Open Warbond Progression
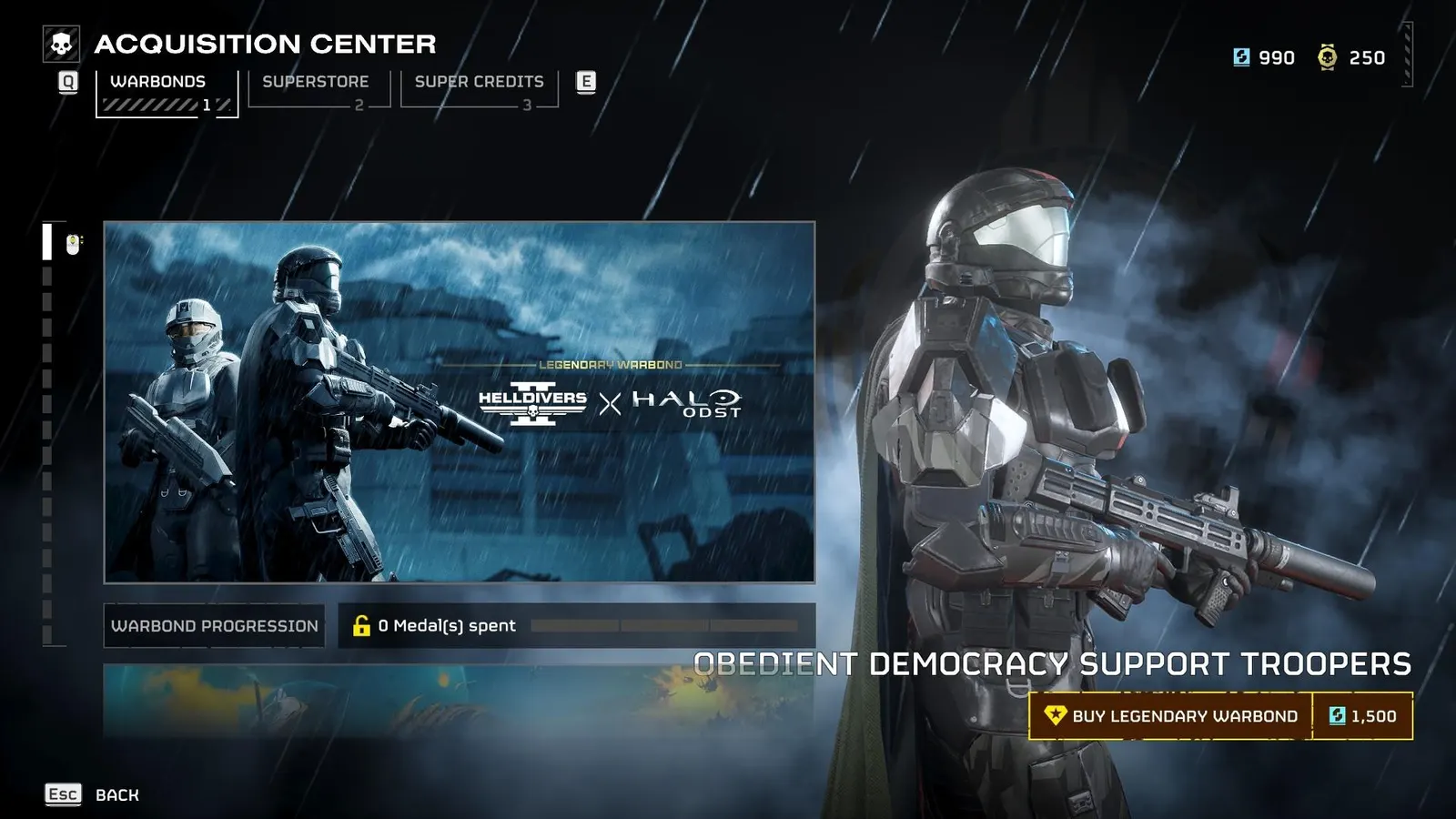 213,625
